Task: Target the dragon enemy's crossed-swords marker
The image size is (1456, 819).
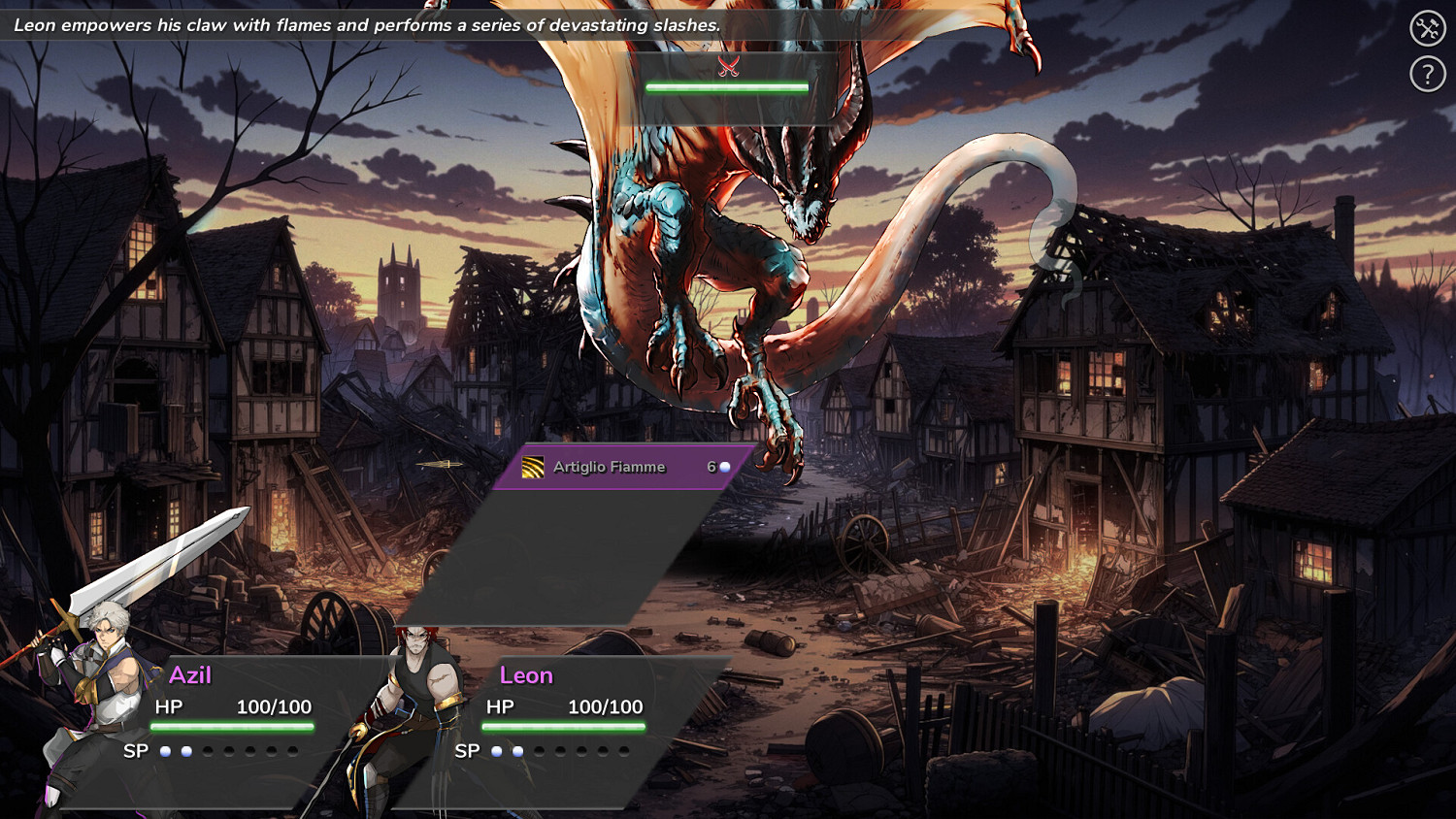Action: [728, 66]
